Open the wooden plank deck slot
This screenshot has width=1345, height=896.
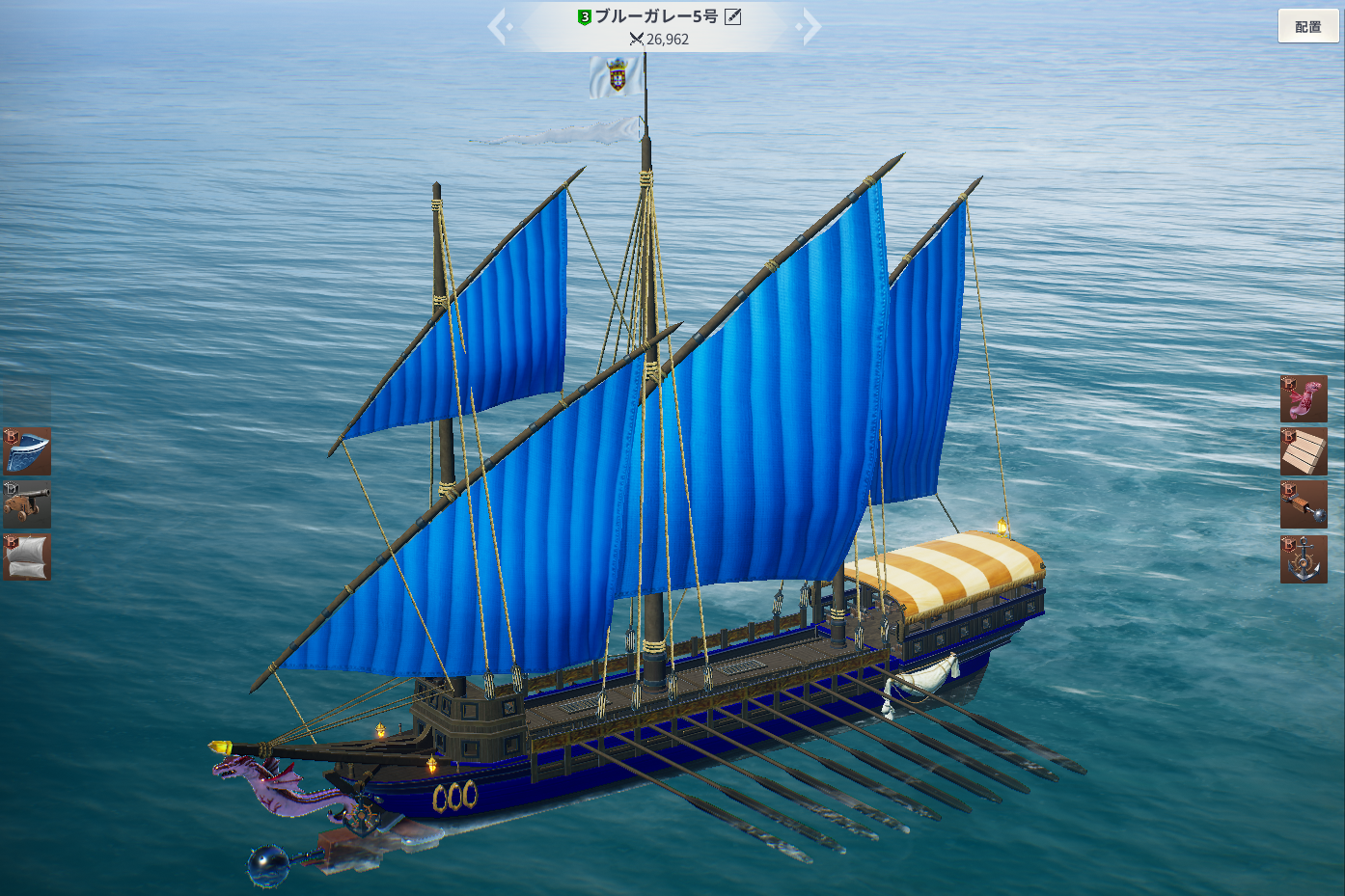(x=1304, y=452)
